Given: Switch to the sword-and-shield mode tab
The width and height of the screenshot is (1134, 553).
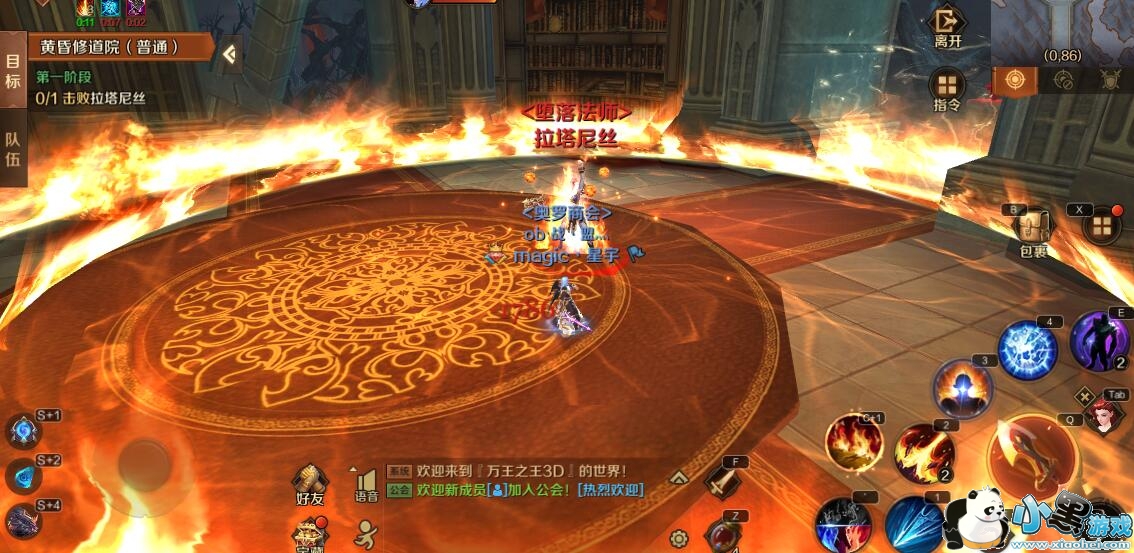Looking at the screenshot, I should click(1109, 80).
